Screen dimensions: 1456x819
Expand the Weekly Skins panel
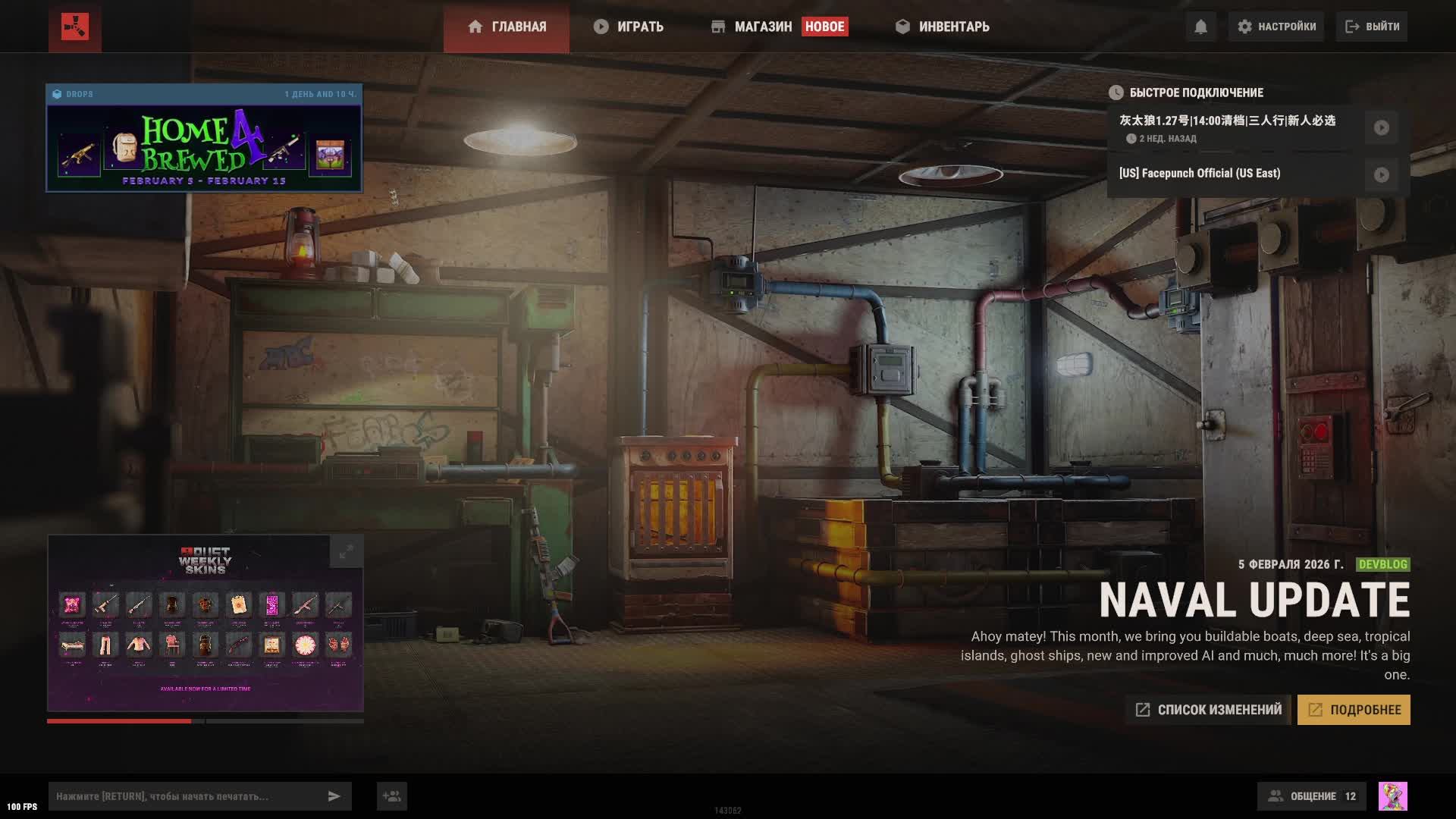tap(346, 551)
